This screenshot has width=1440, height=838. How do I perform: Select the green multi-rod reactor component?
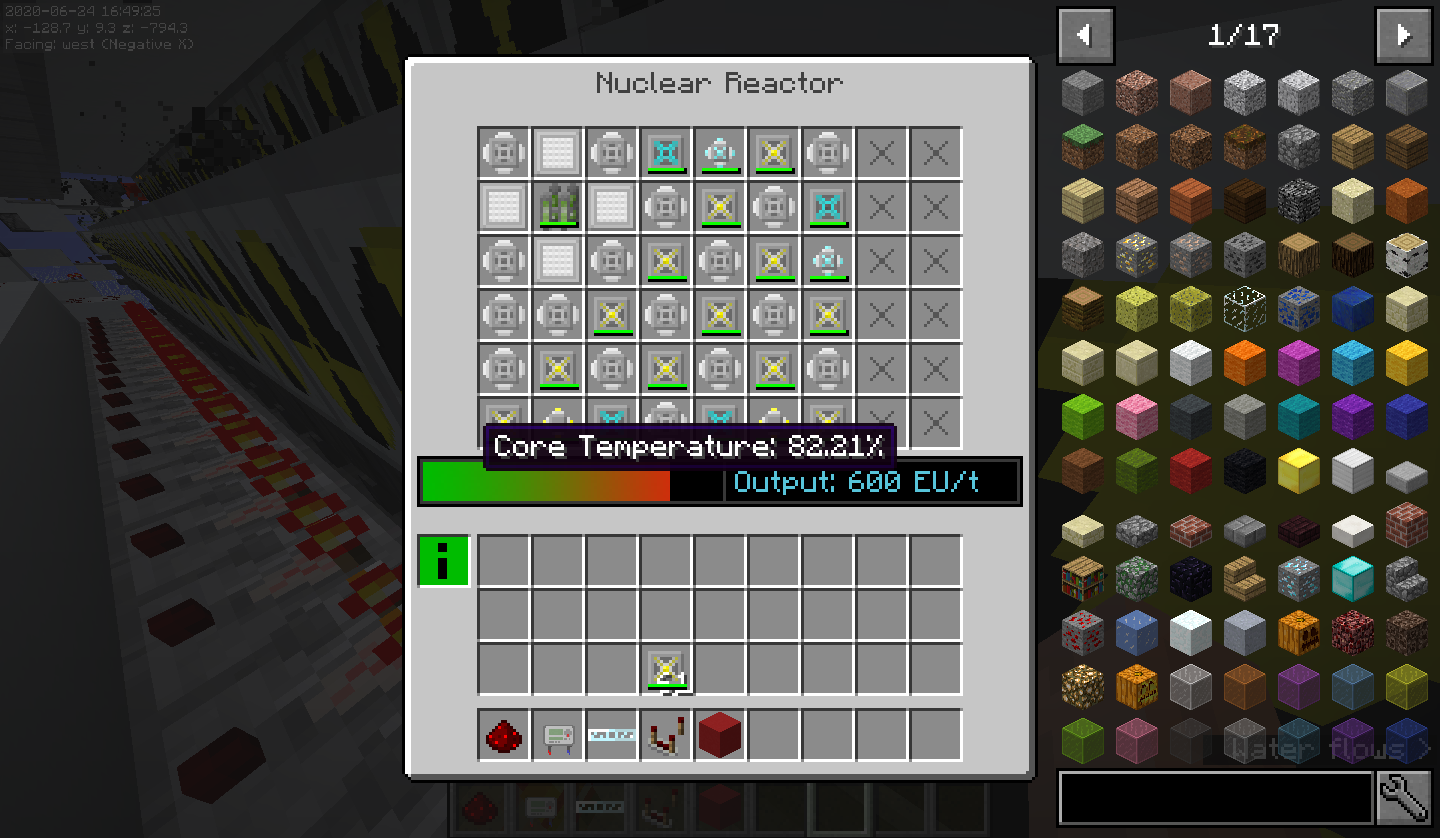[x=558, y=207]
